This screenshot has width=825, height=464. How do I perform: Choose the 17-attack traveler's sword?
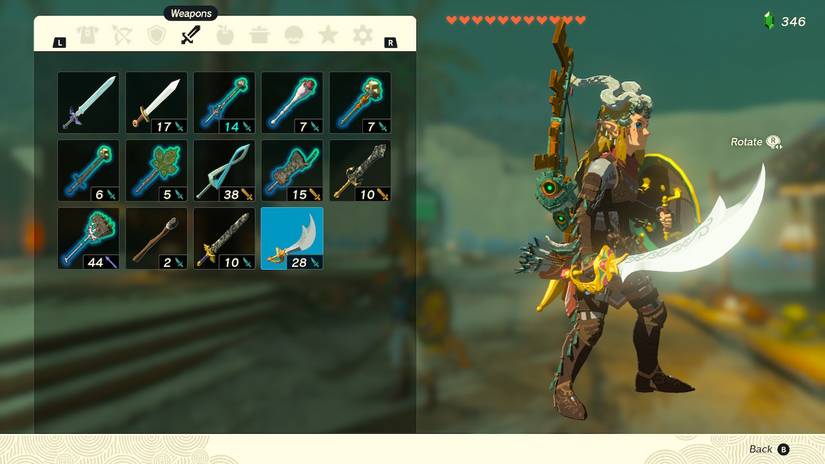156,102
